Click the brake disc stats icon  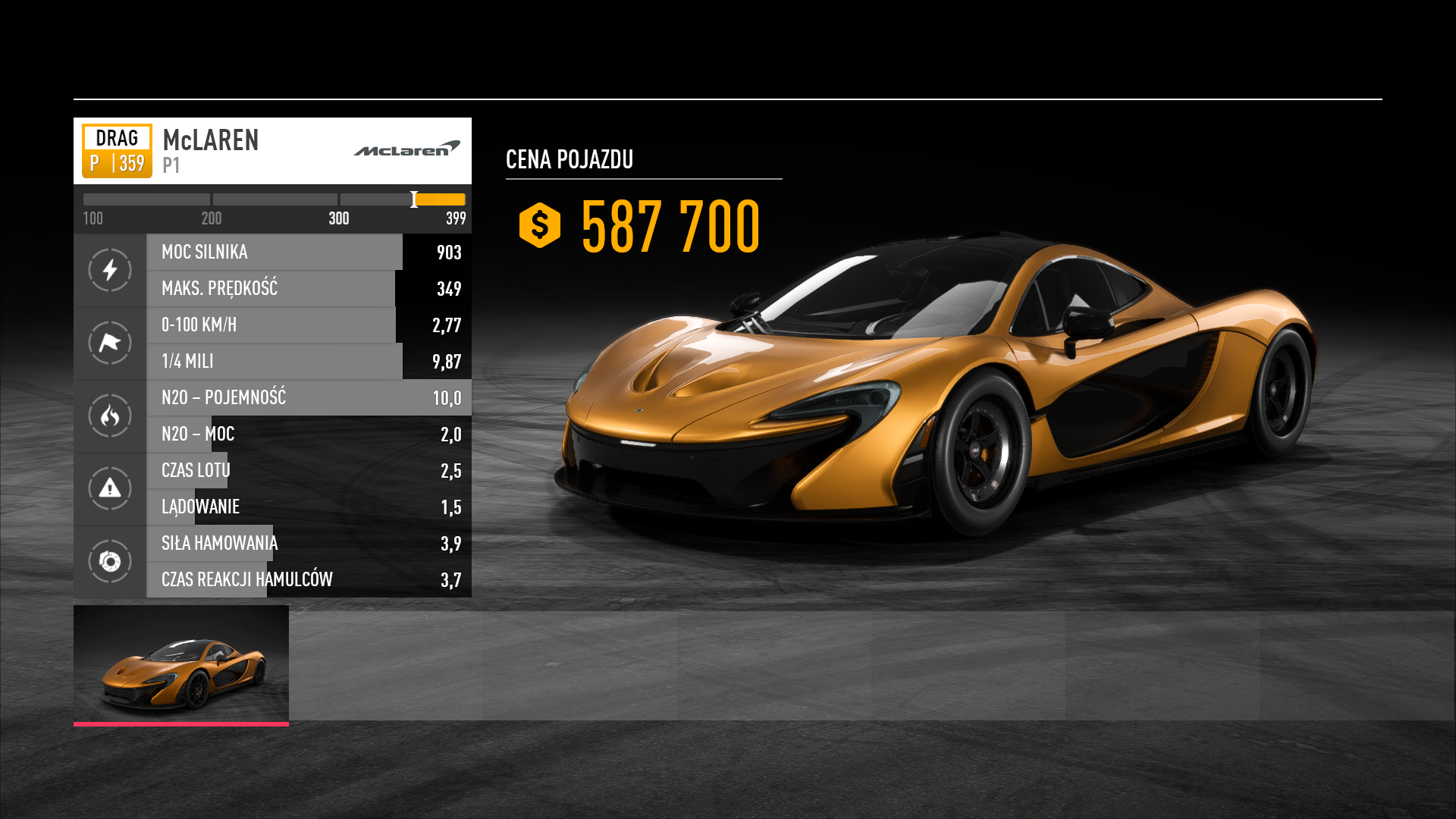coord(110,561)
